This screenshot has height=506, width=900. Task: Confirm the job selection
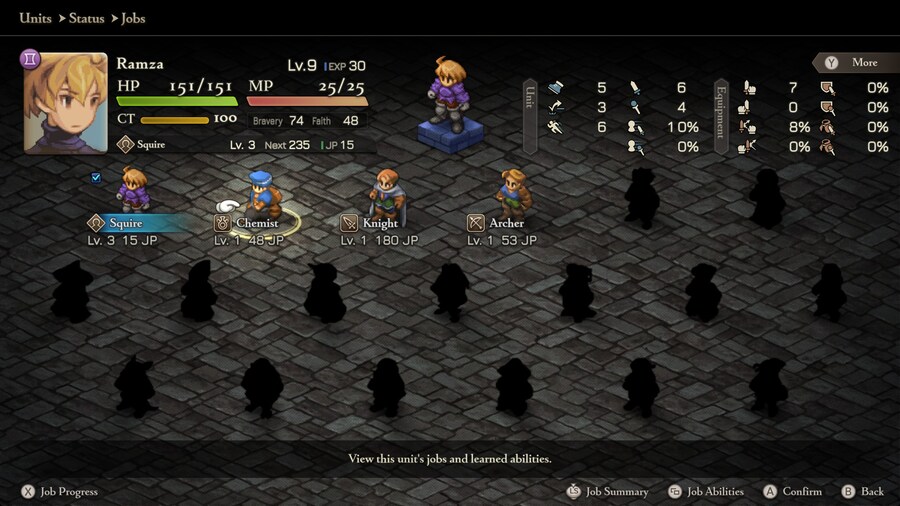point(792,492)
